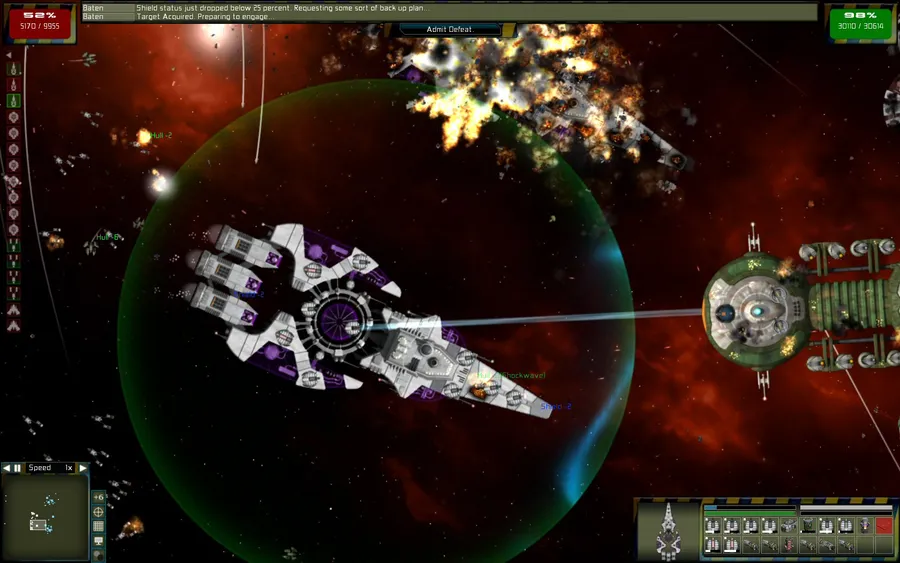Select the green highlighted ship in the fleet list

coord(13,100)
